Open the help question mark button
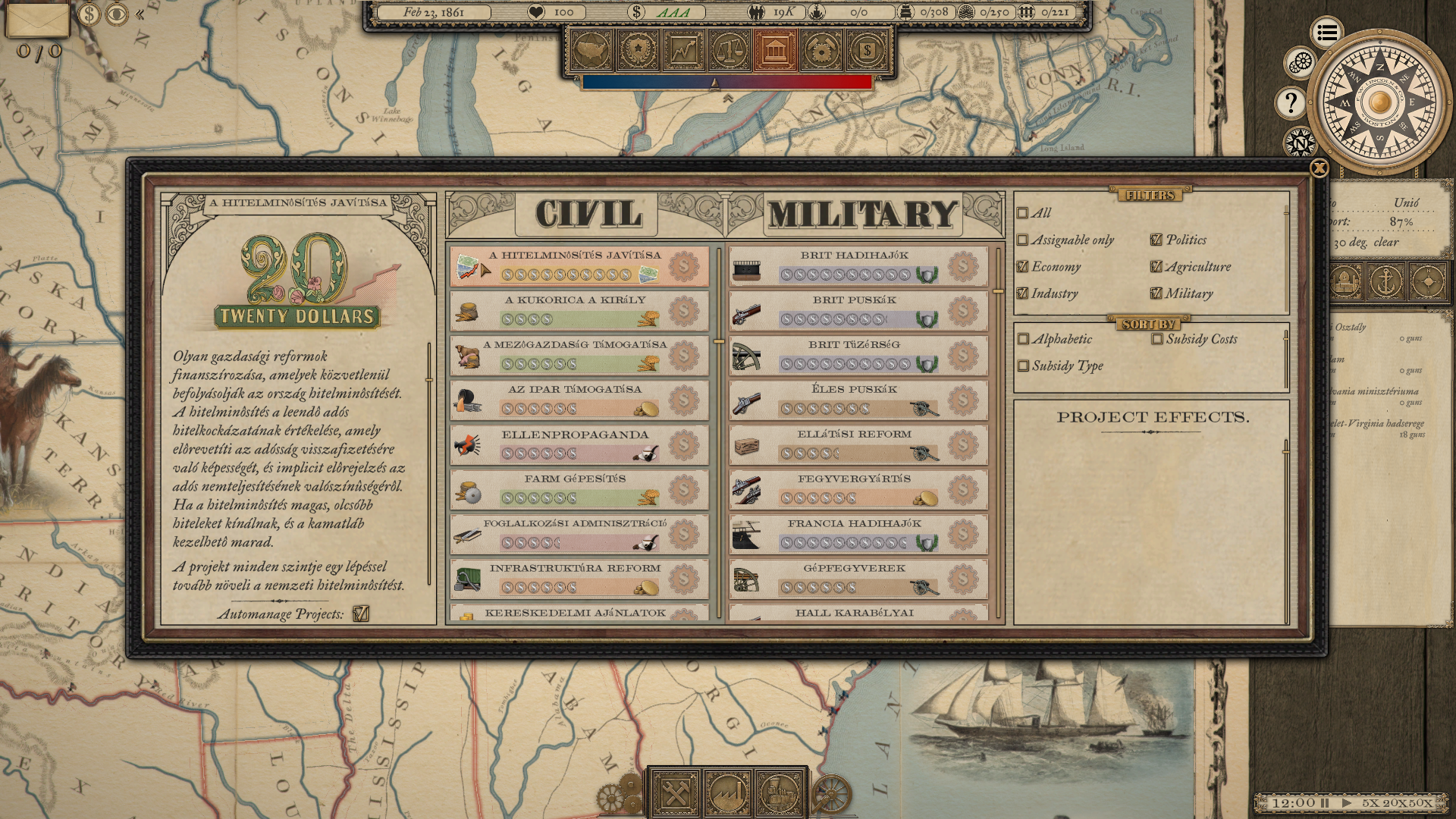Viewport: 1456px width, 819px height. pyautogui.click(x=1291, y=102)
